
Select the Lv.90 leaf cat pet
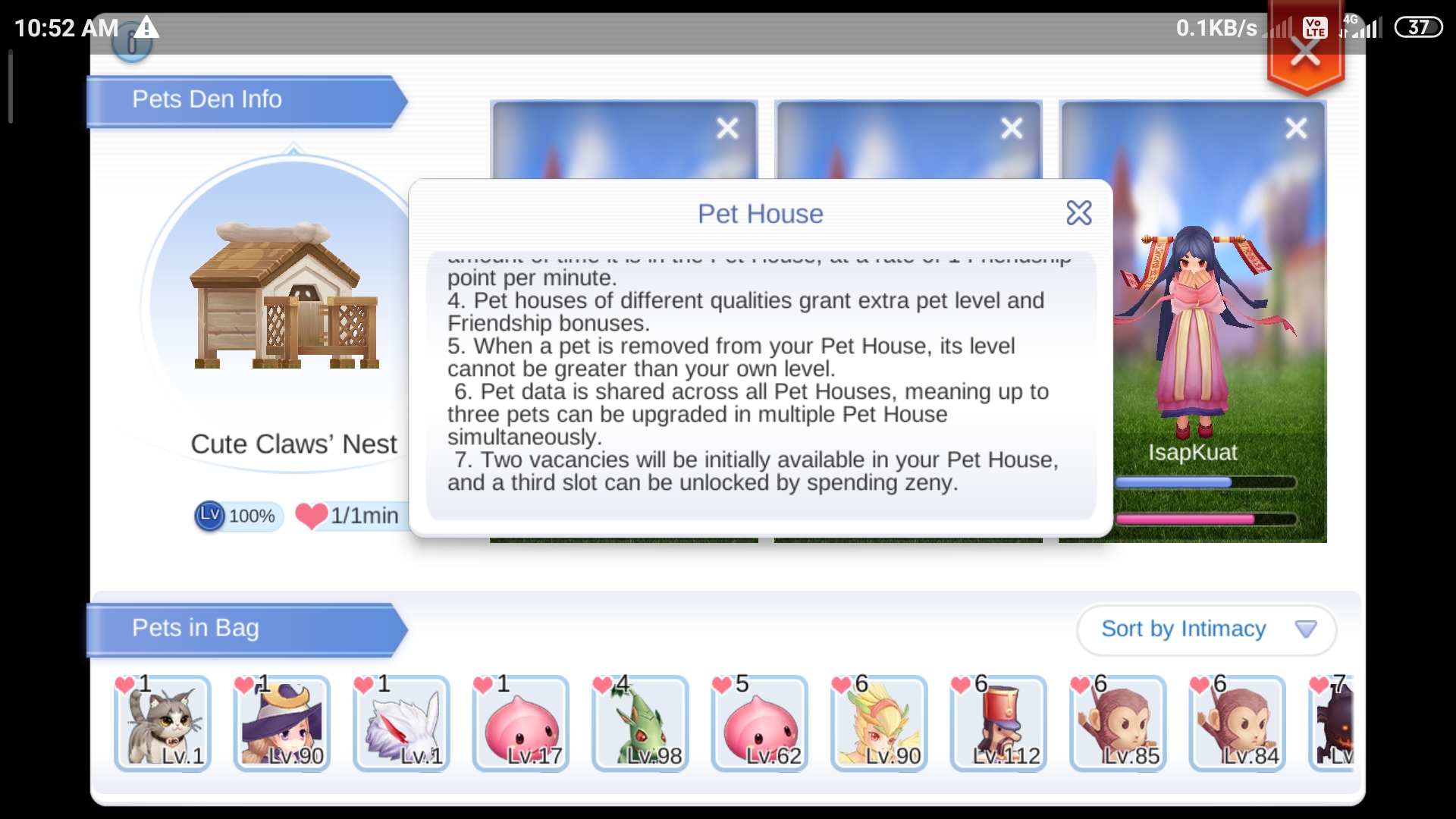click(880, 724)
